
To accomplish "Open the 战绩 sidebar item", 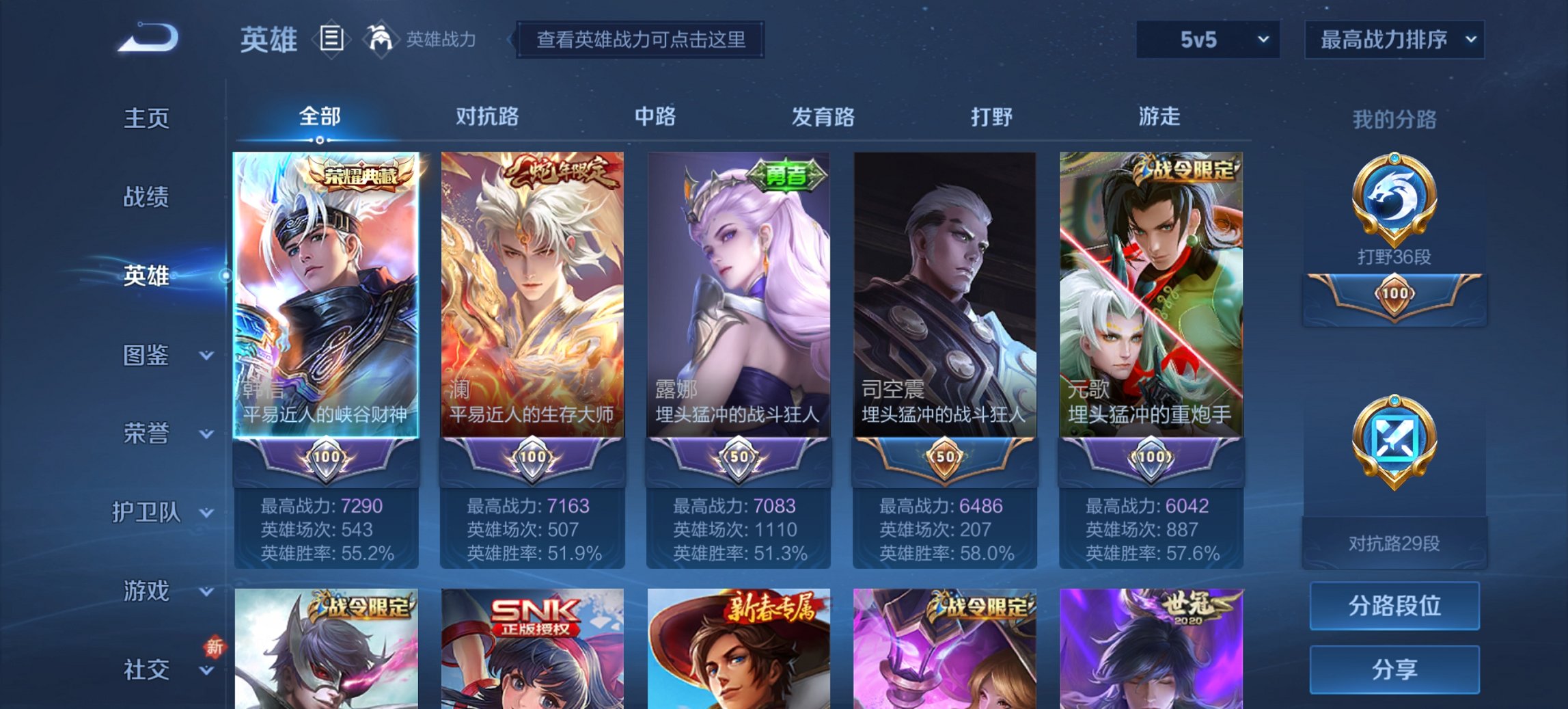I will [x=146, y=197].
